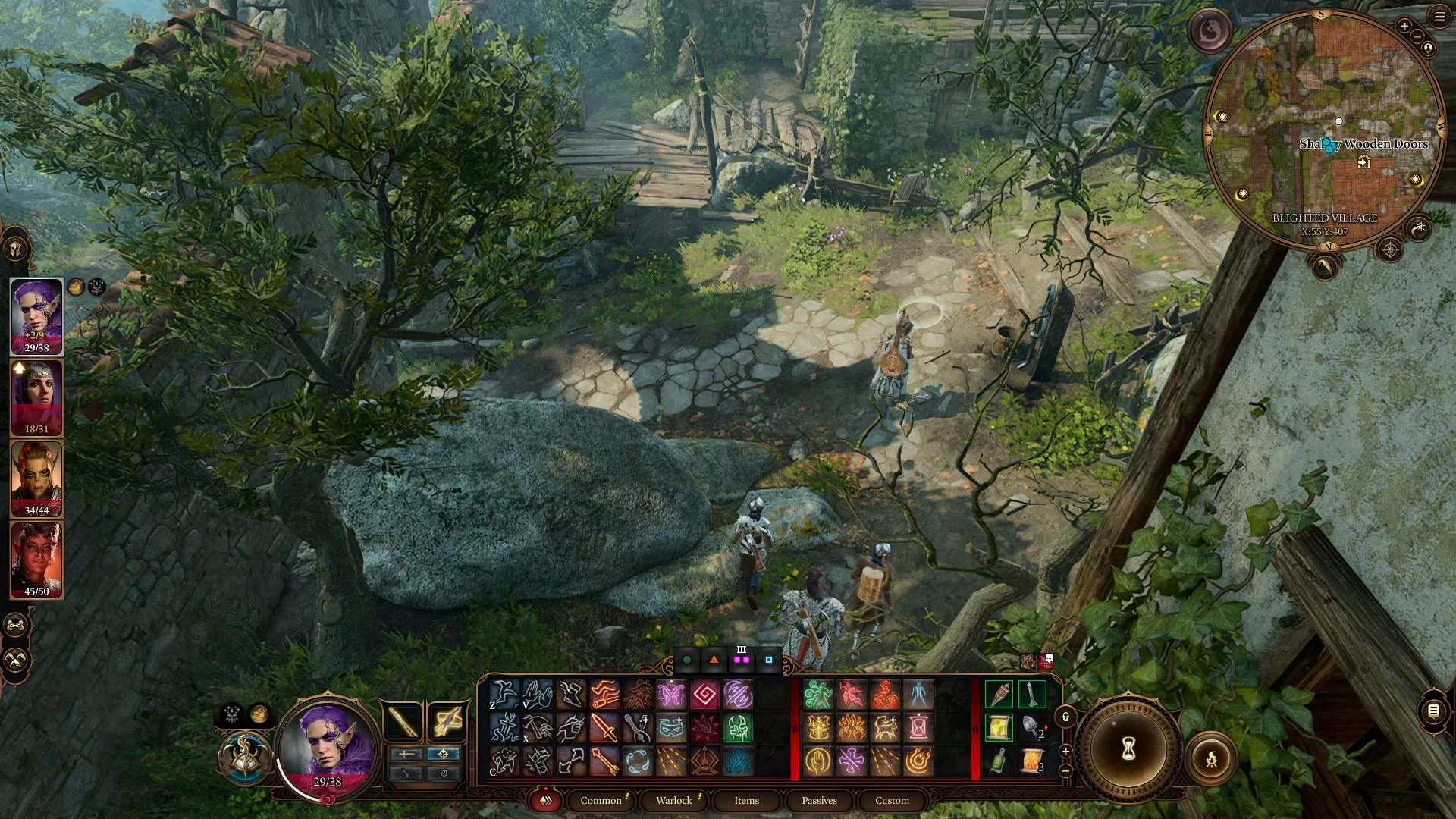Choose the purple butterfly spell icon
The height and width of the screenshot is (819, 1456).
671,694
